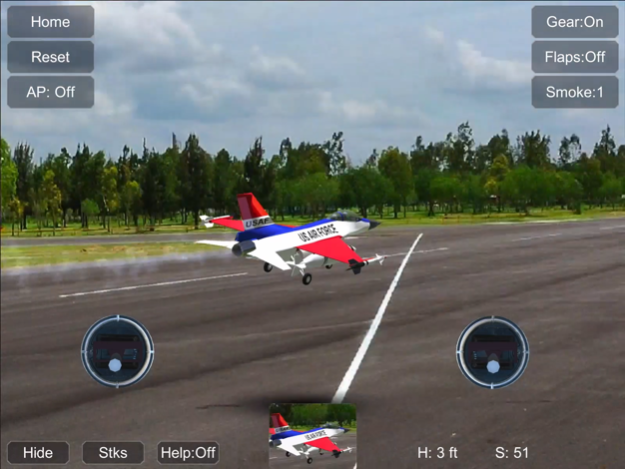Select the plane preview thumbnail
This screenshot has height=469, width=625.
click(312, 435)
